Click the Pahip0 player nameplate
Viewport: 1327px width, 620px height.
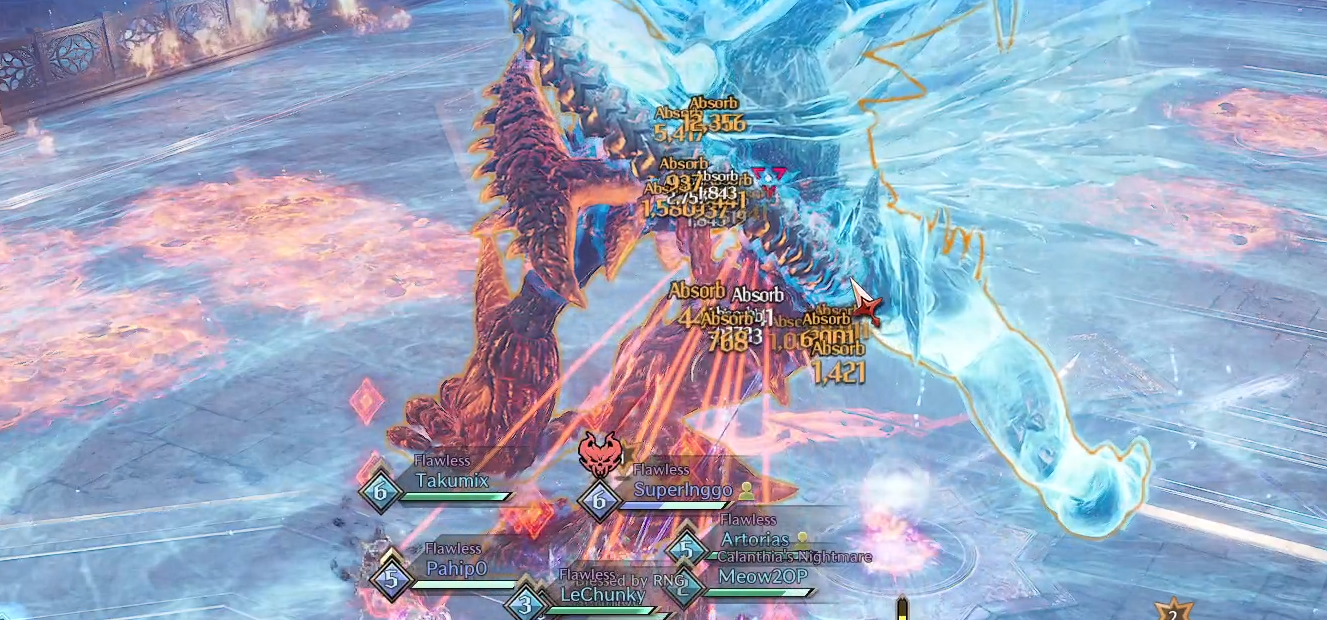point(455,569)
